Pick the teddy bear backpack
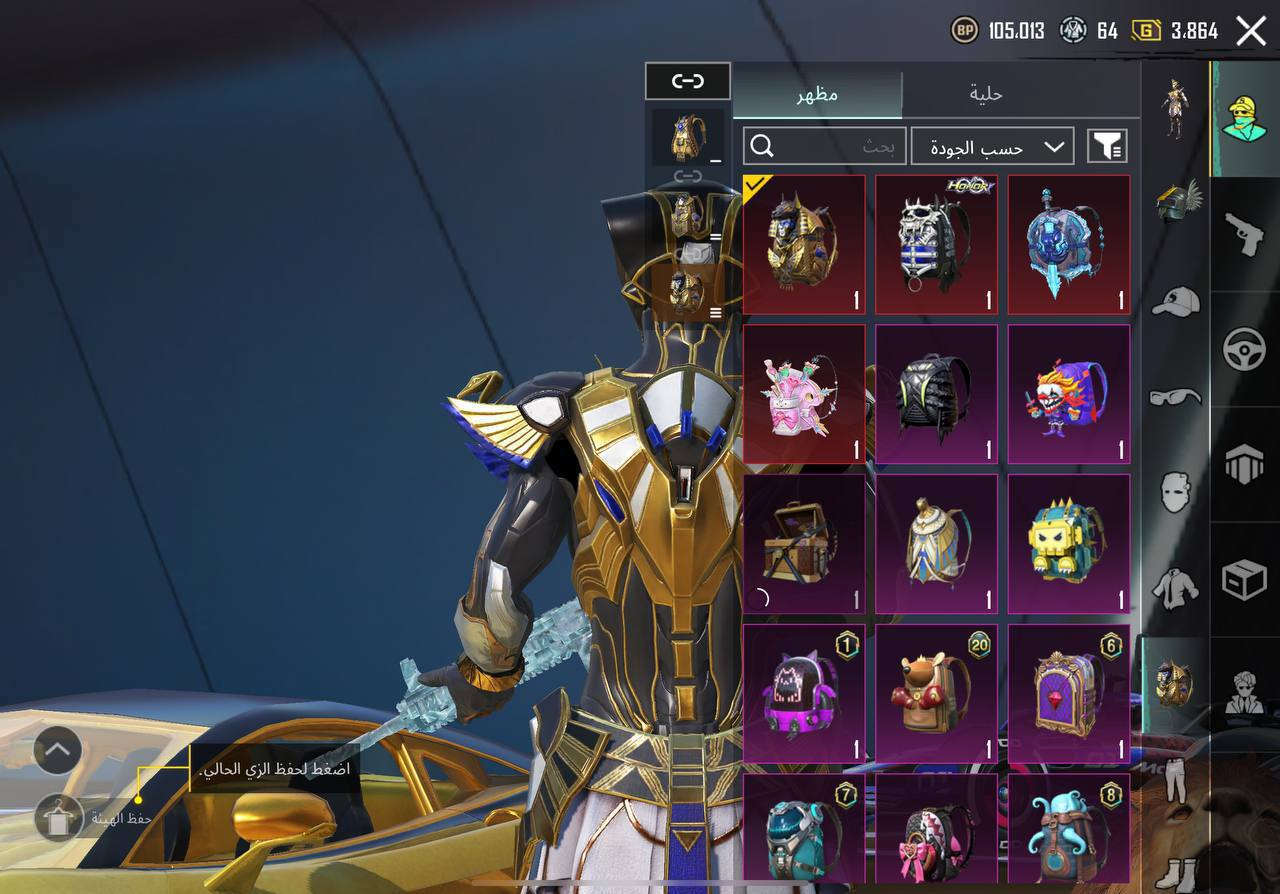Screen dimensions: 1280x894 click(936, 692)
